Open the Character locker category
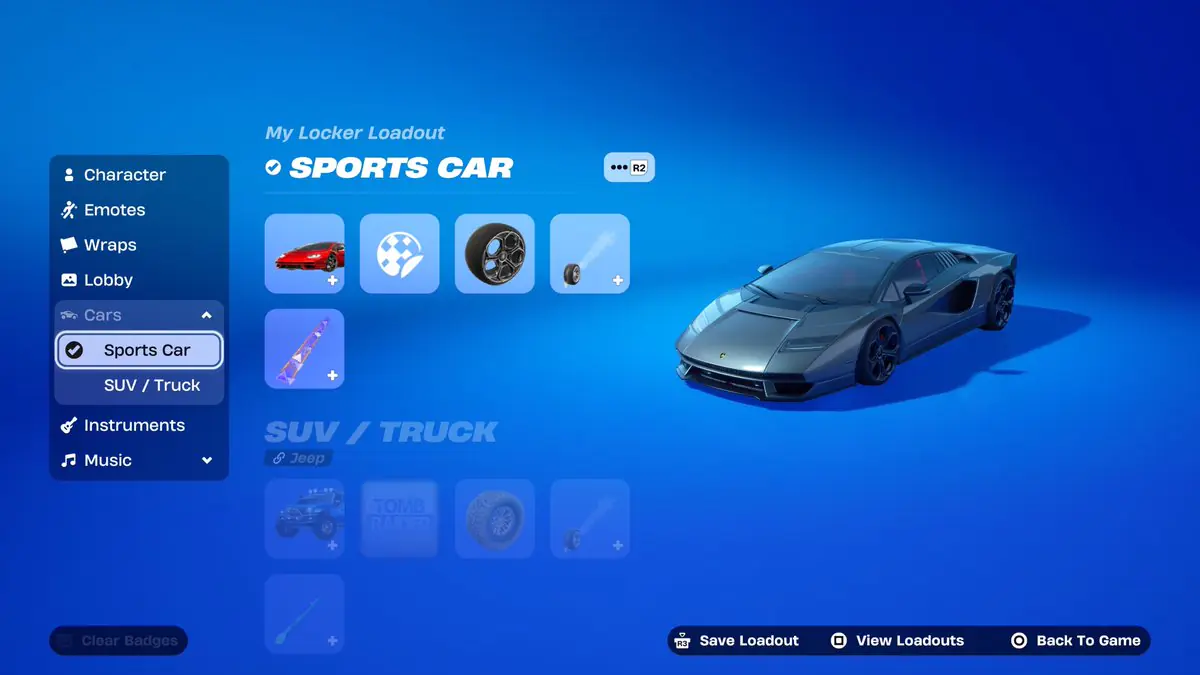 tap(124, 175)
